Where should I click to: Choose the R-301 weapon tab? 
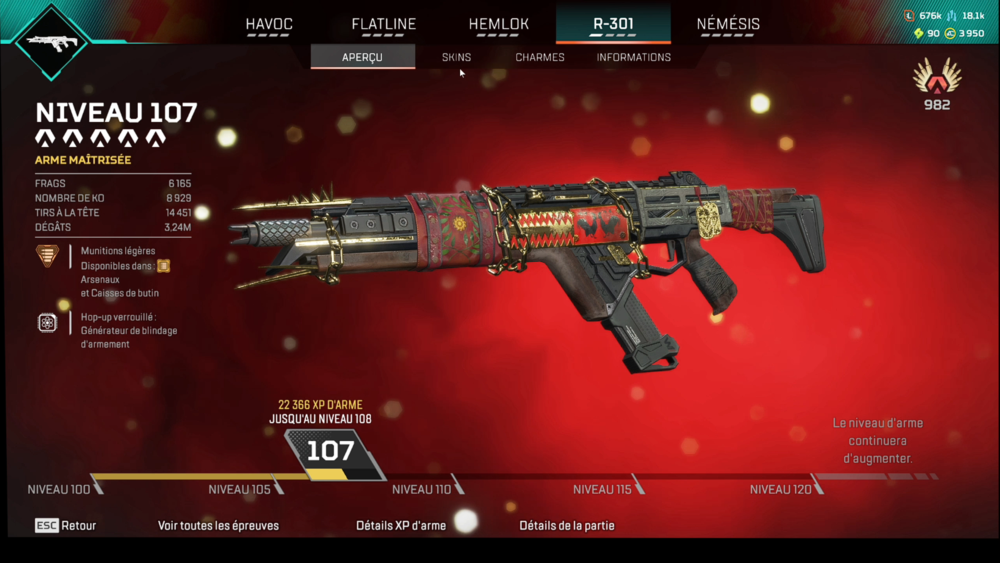pyautogui.click(x=613, y=24)
